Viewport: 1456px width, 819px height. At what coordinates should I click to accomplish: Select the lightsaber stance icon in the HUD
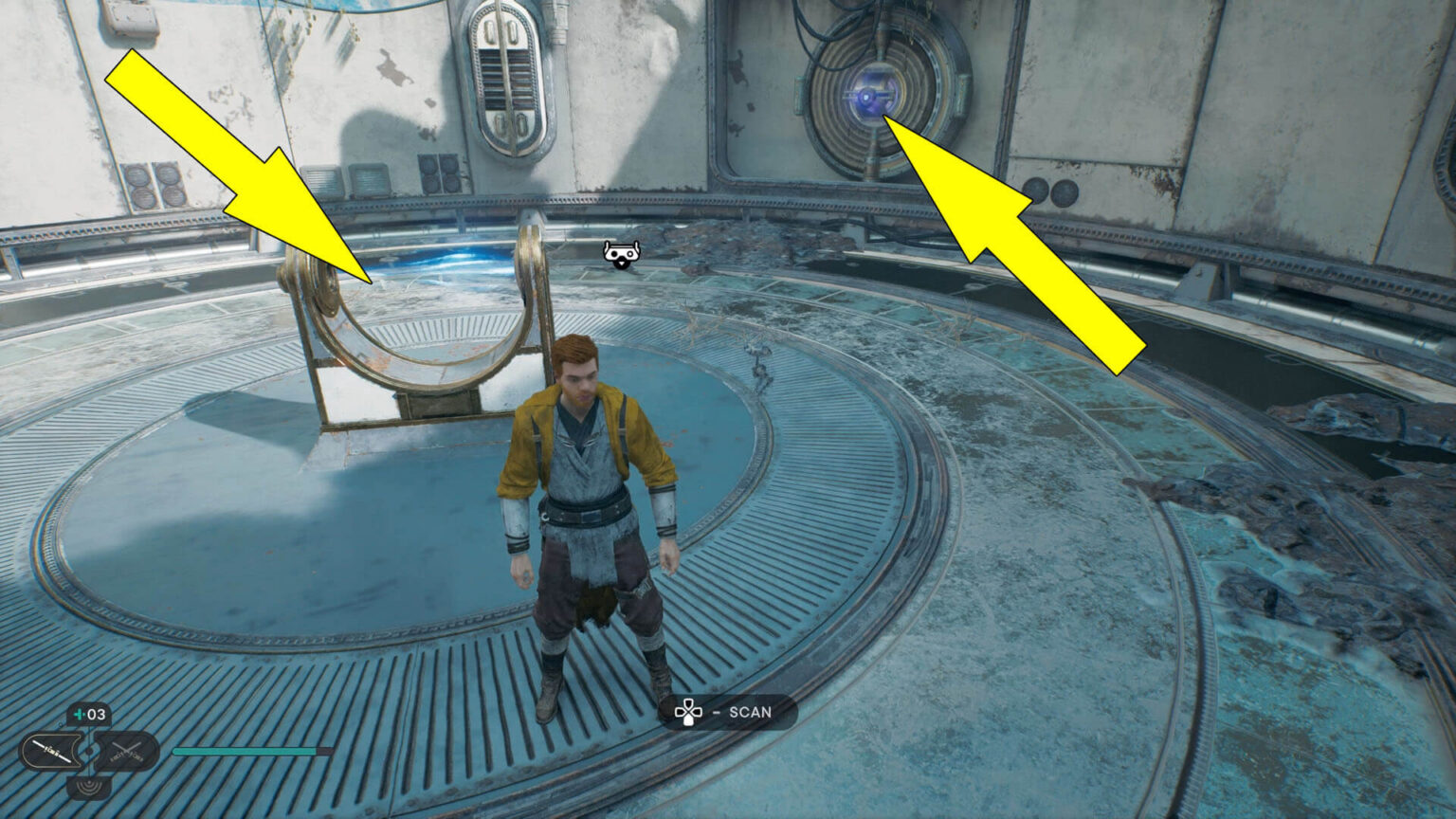(51, 749)
